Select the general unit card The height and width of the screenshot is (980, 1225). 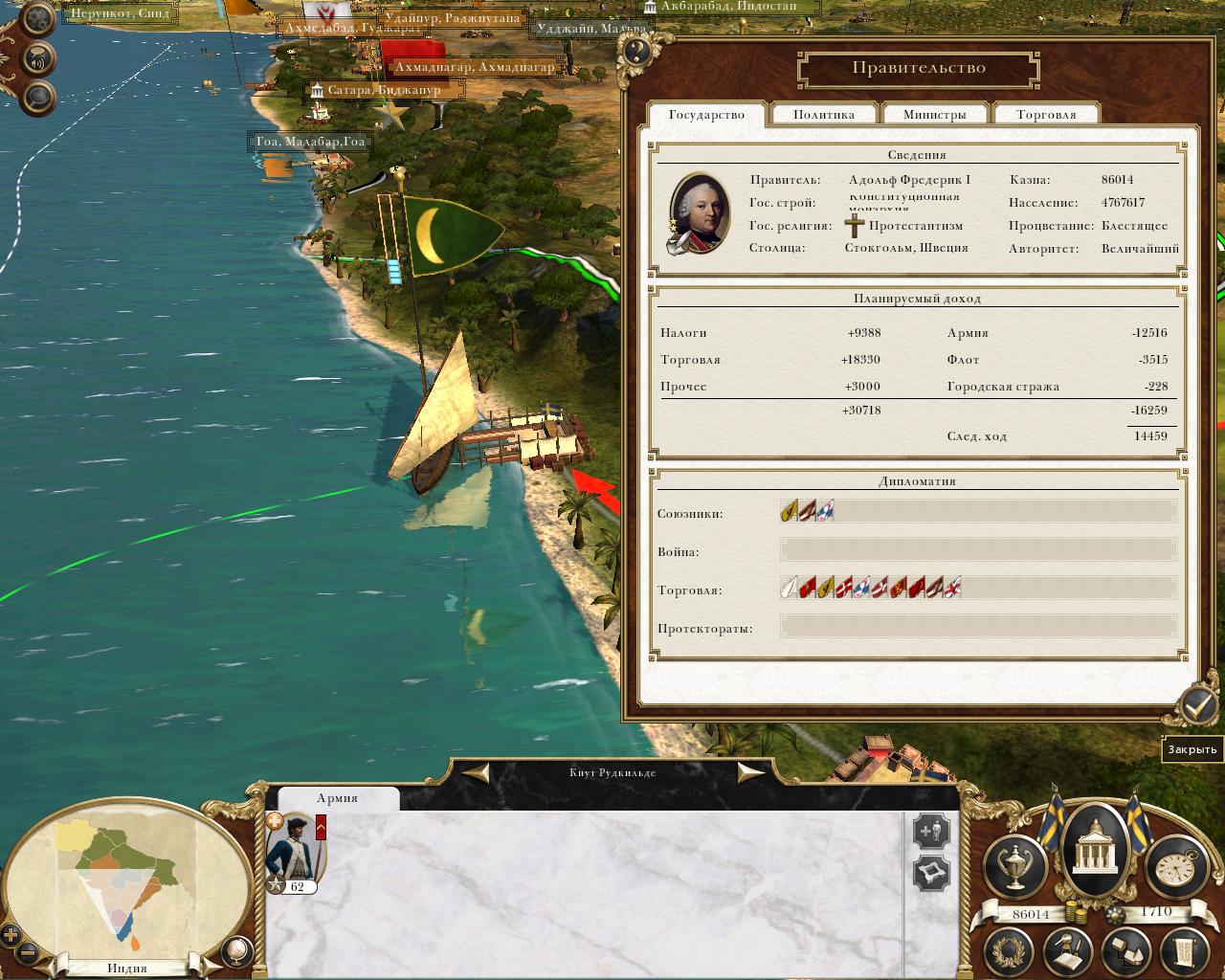point(296,852)
